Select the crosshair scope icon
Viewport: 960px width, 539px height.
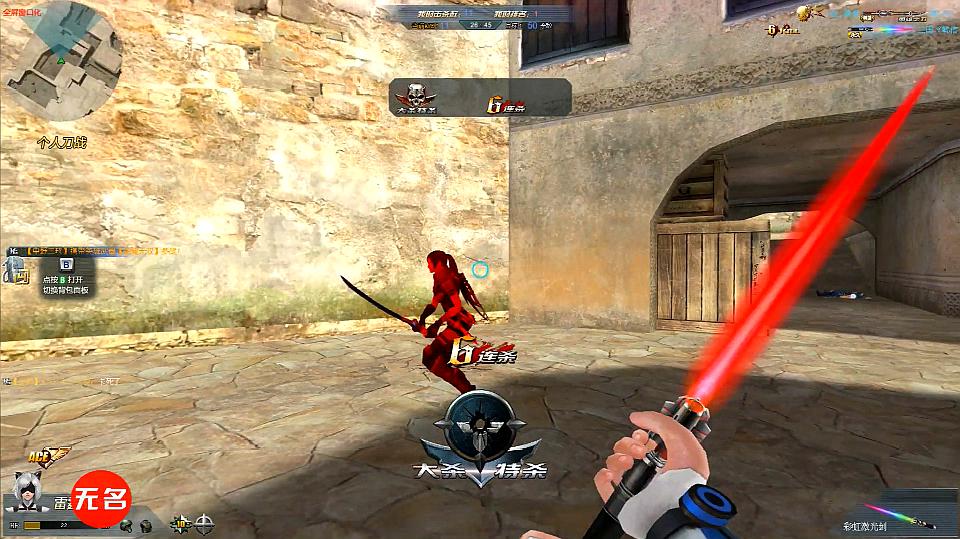click(205, 522)
